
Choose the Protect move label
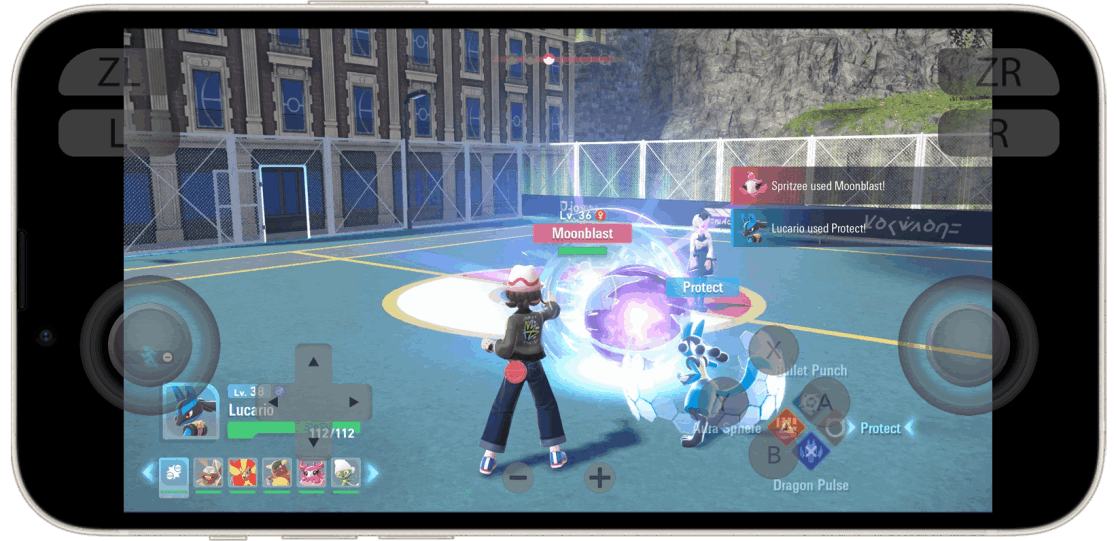880,428
